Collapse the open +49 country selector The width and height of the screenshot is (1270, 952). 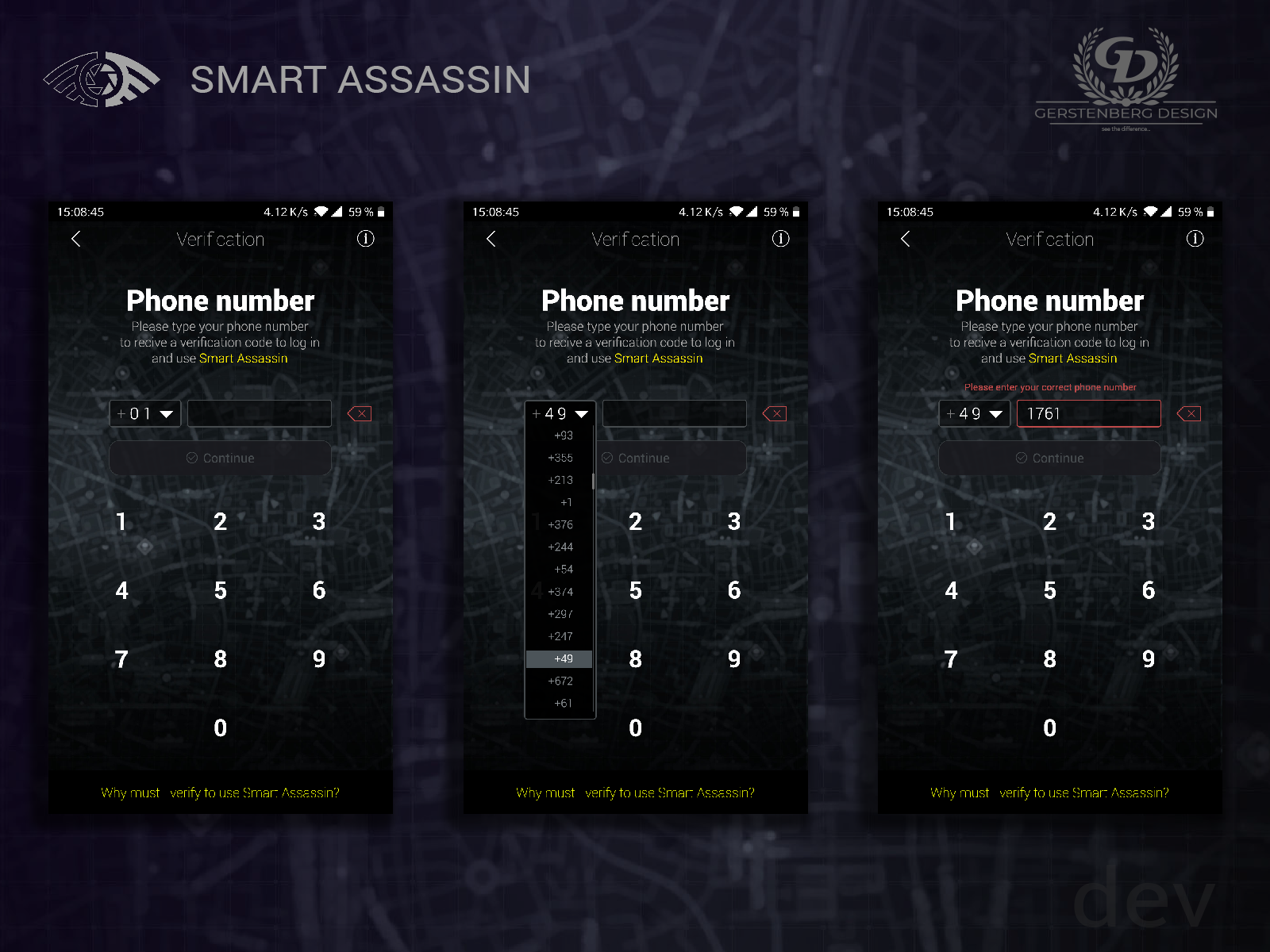point(560,413)
